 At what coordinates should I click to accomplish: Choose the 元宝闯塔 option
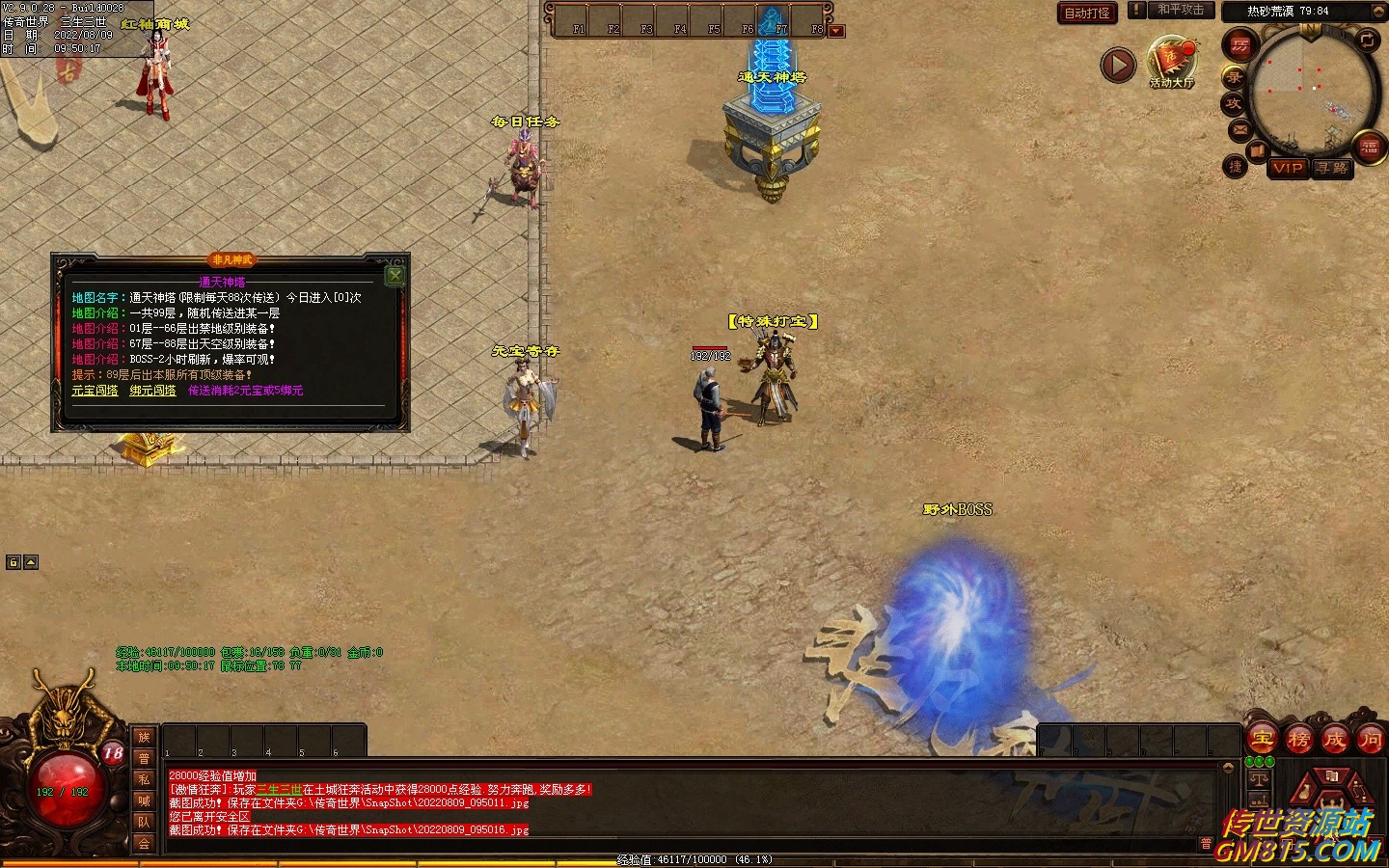[95, 391]
